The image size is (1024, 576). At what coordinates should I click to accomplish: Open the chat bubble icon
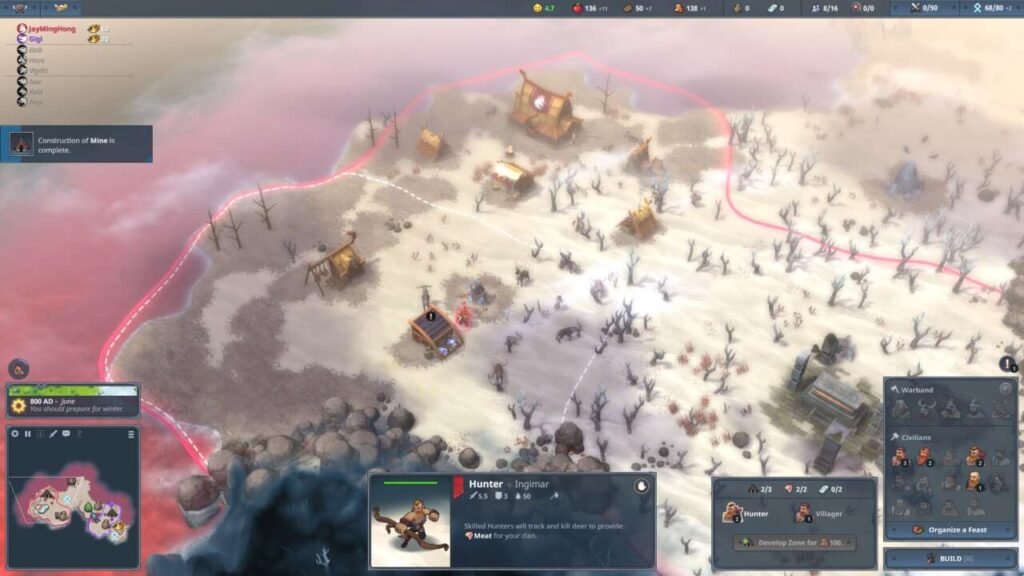[66, 434]
